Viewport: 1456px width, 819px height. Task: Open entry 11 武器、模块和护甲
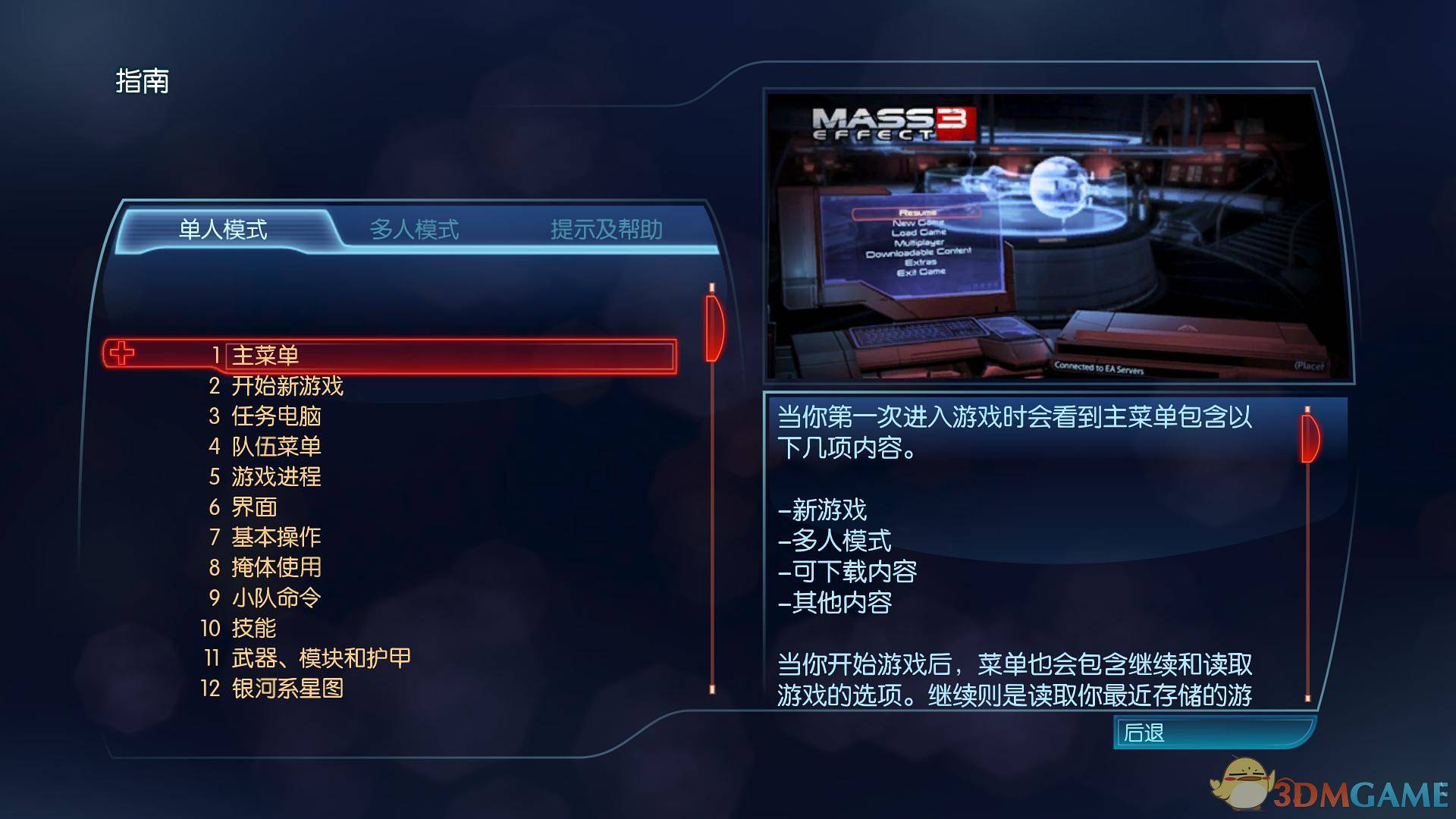(321, 658)
